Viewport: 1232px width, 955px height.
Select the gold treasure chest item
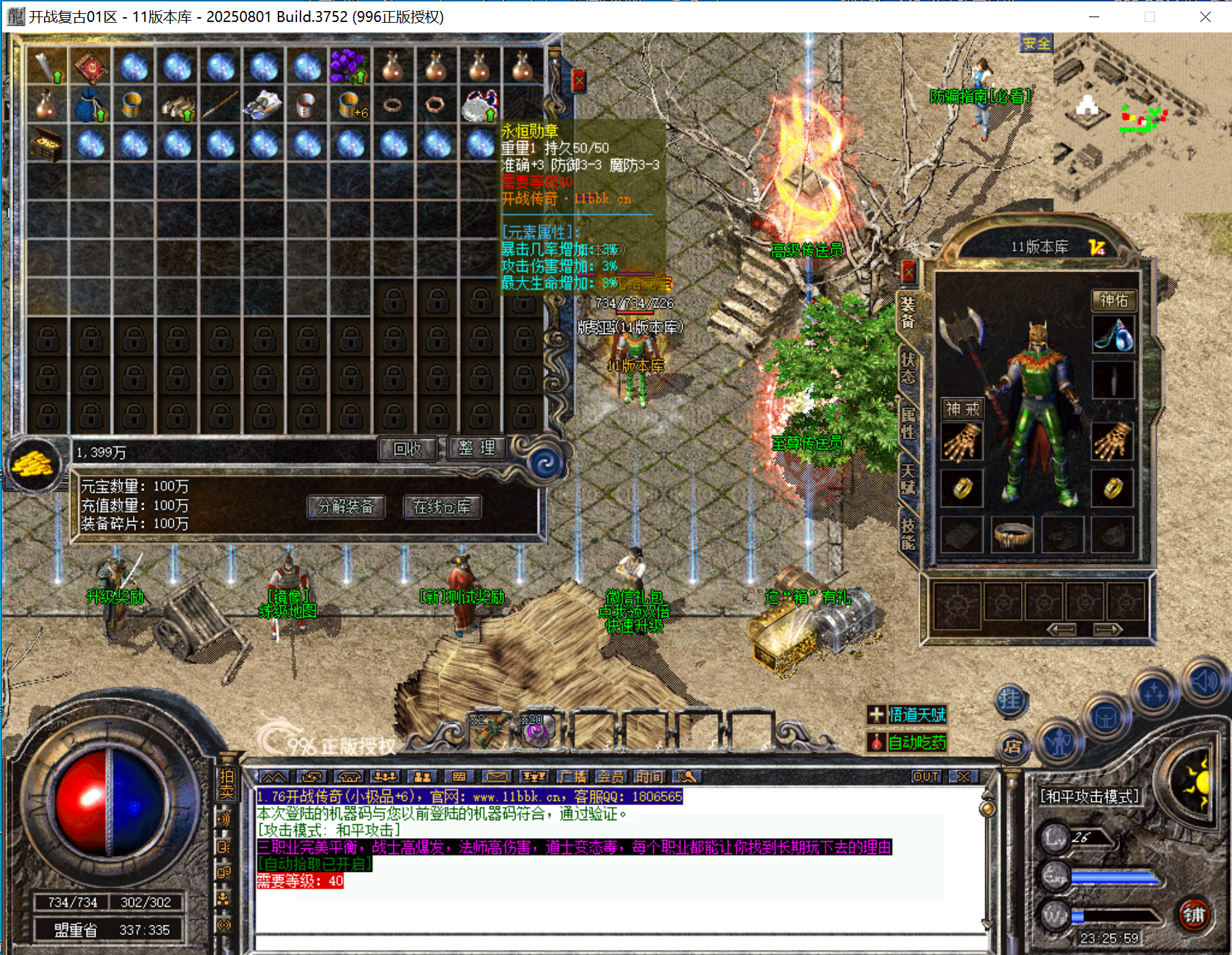click(x=47, y=144)
